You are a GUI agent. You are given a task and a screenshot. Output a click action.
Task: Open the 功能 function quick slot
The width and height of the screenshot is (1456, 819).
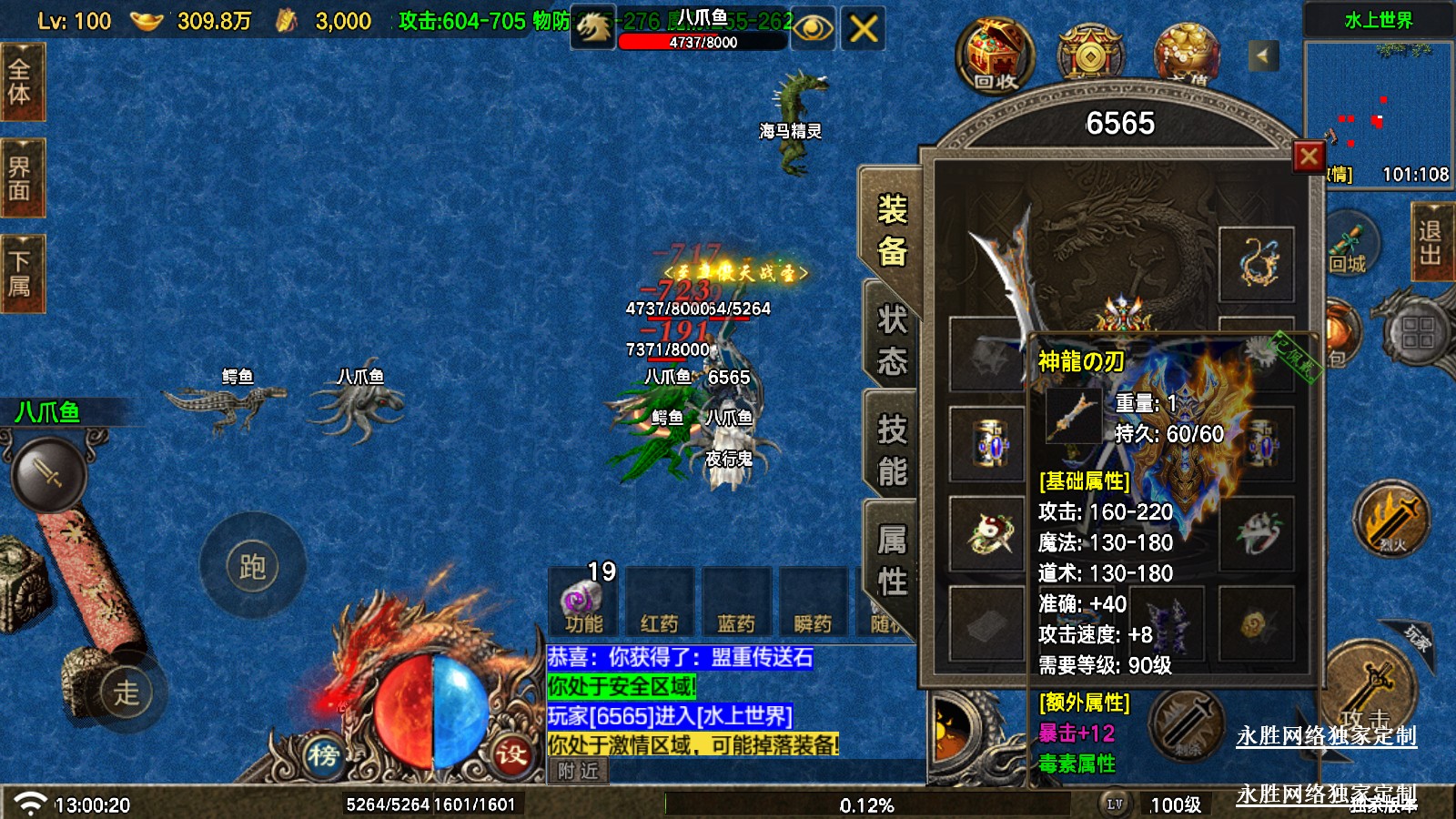(583, 602)
